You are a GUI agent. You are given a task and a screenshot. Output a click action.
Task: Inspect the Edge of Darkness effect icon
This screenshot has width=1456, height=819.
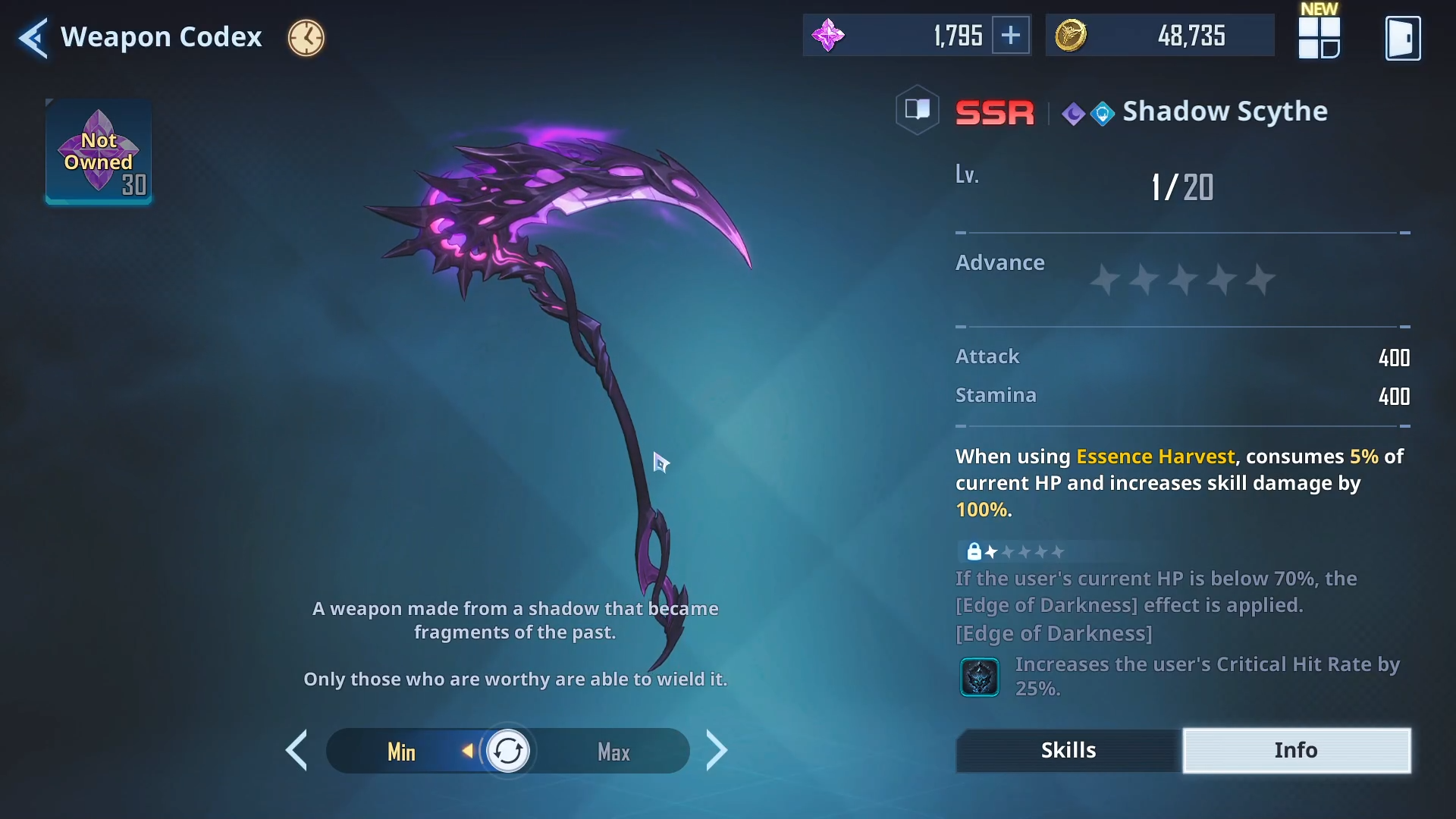tap(980, 676)
